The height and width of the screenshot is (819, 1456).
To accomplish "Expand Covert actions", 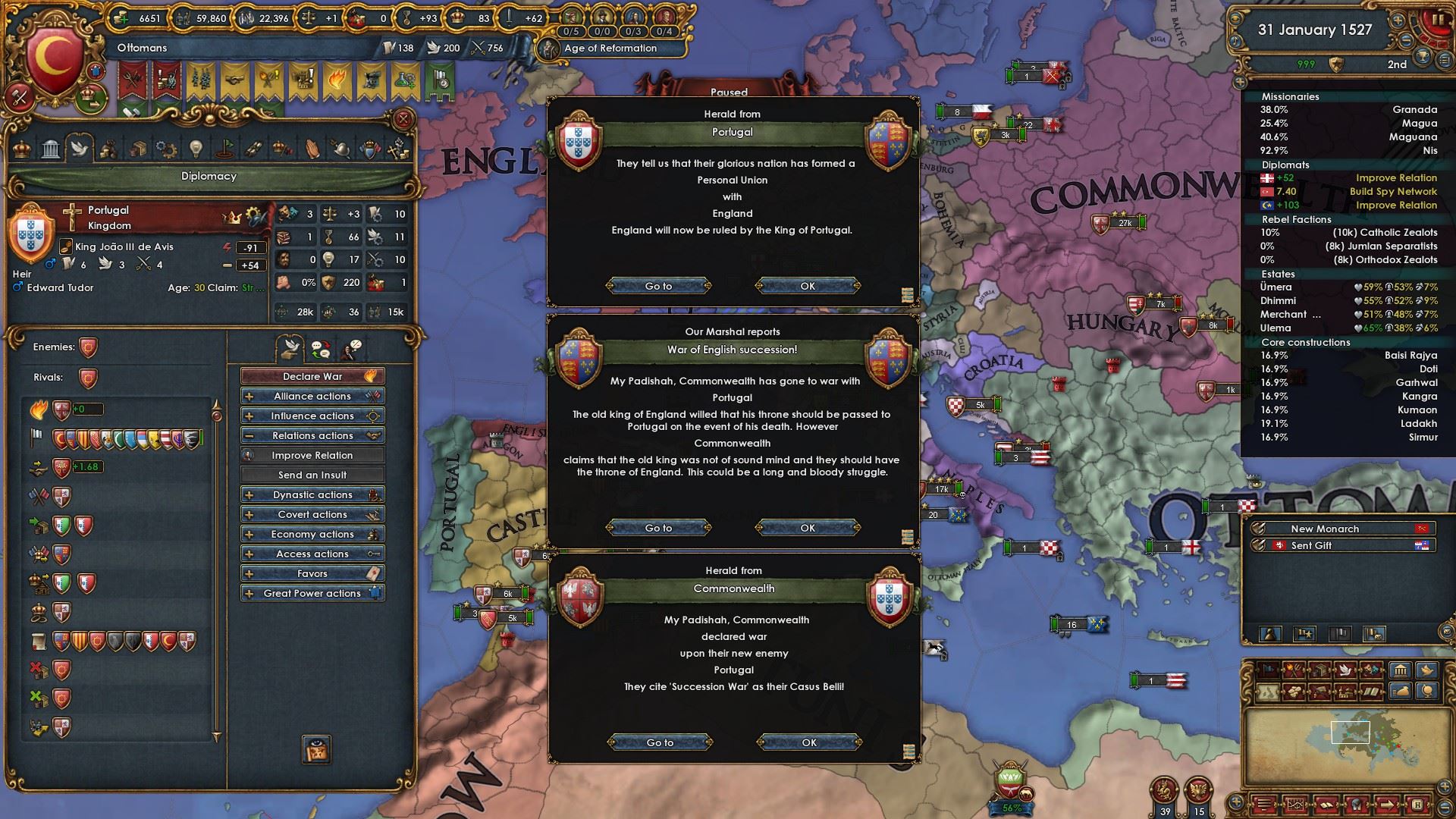I will pos(312,514).
